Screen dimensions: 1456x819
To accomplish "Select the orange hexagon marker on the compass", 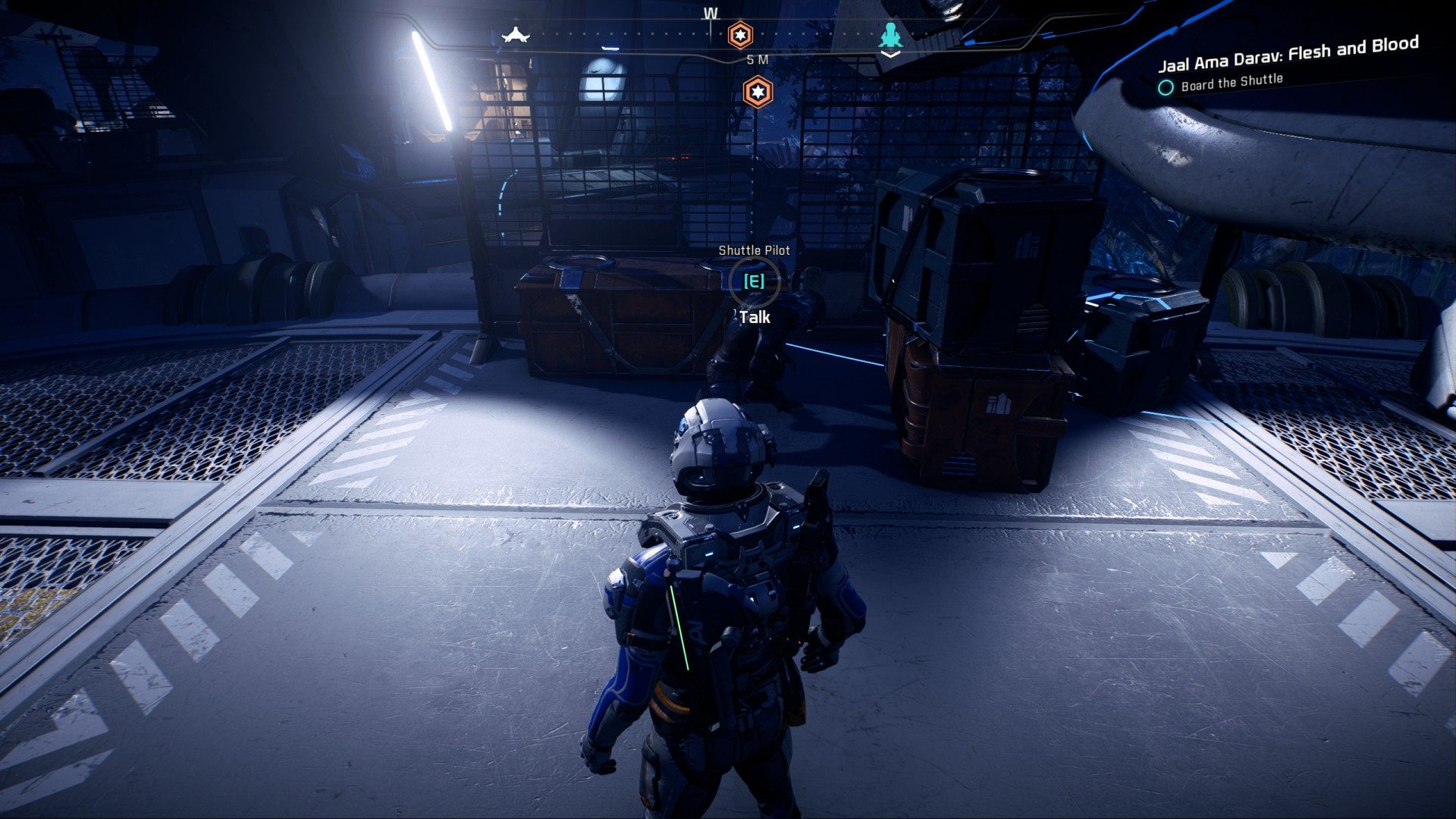I will coord(740,35).
